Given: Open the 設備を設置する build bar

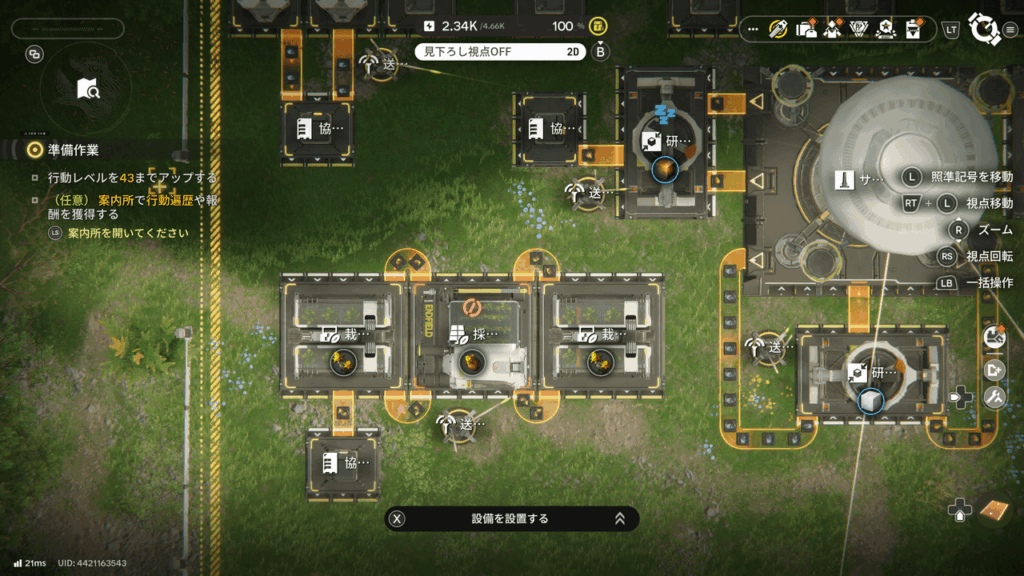Looking at the screenshot, I should click(511, 518).
